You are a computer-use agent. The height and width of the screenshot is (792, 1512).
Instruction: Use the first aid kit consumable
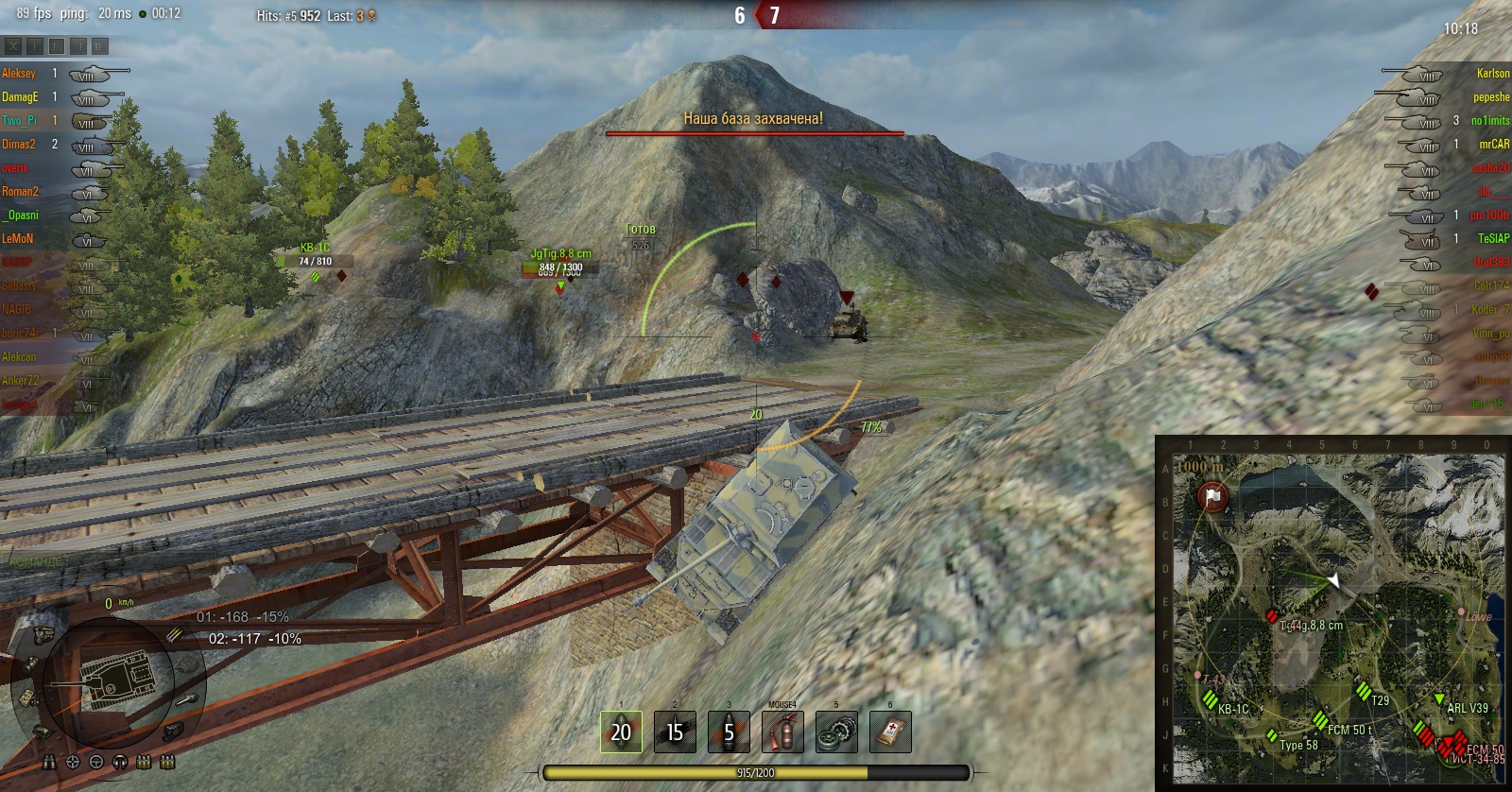(x=890, y=732)
